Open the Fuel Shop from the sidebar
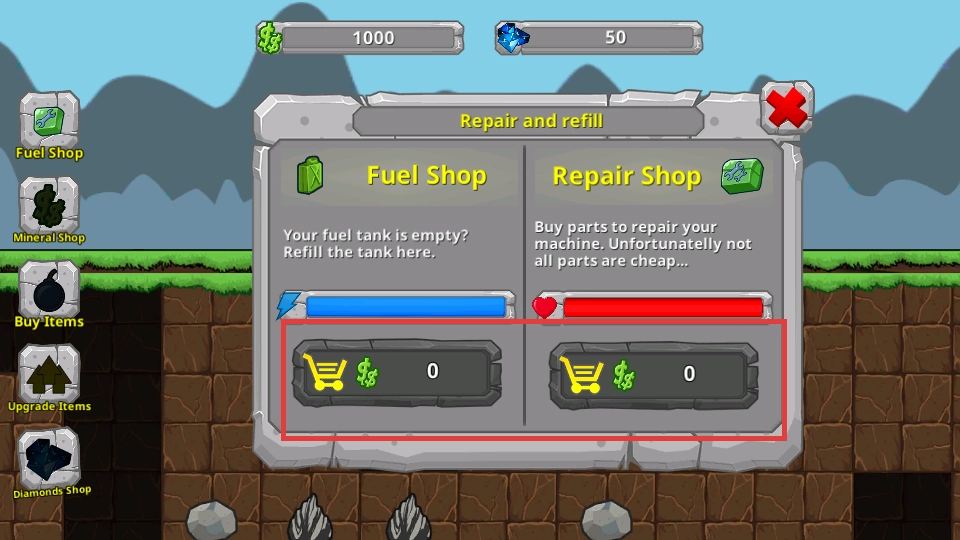This screenshot has width=960, height=540. [49, 124]
